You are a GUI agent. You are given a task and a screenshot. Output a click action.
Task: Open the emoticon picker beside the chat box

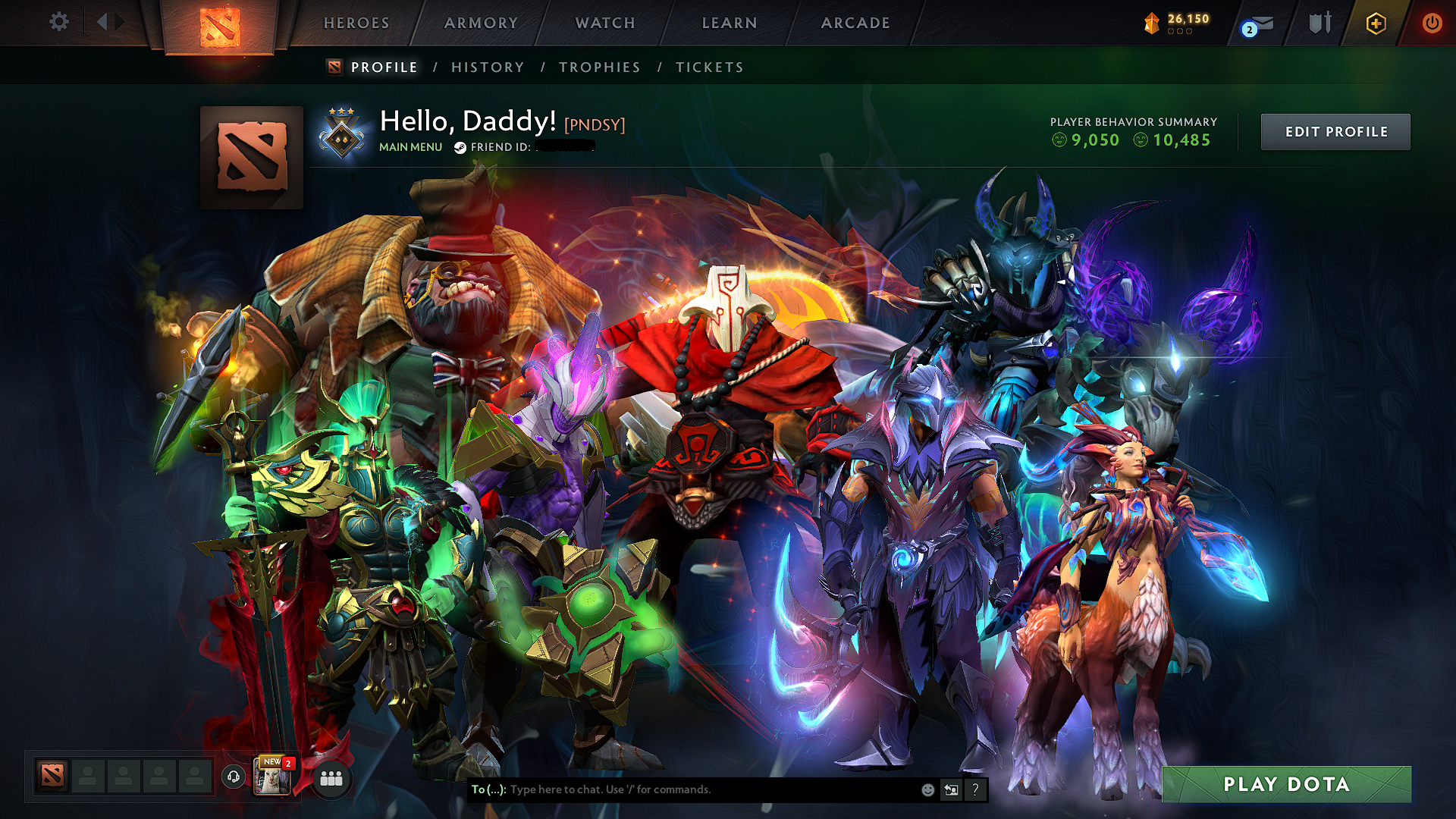pos(927,789)
